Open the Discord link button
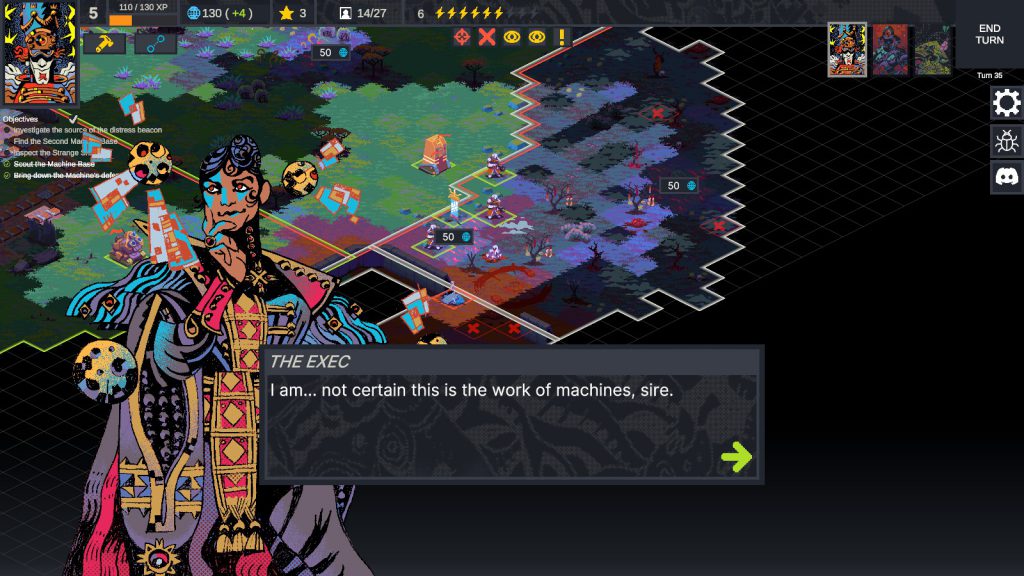This screenshot has height=576, width=1024. (1006, 177)
